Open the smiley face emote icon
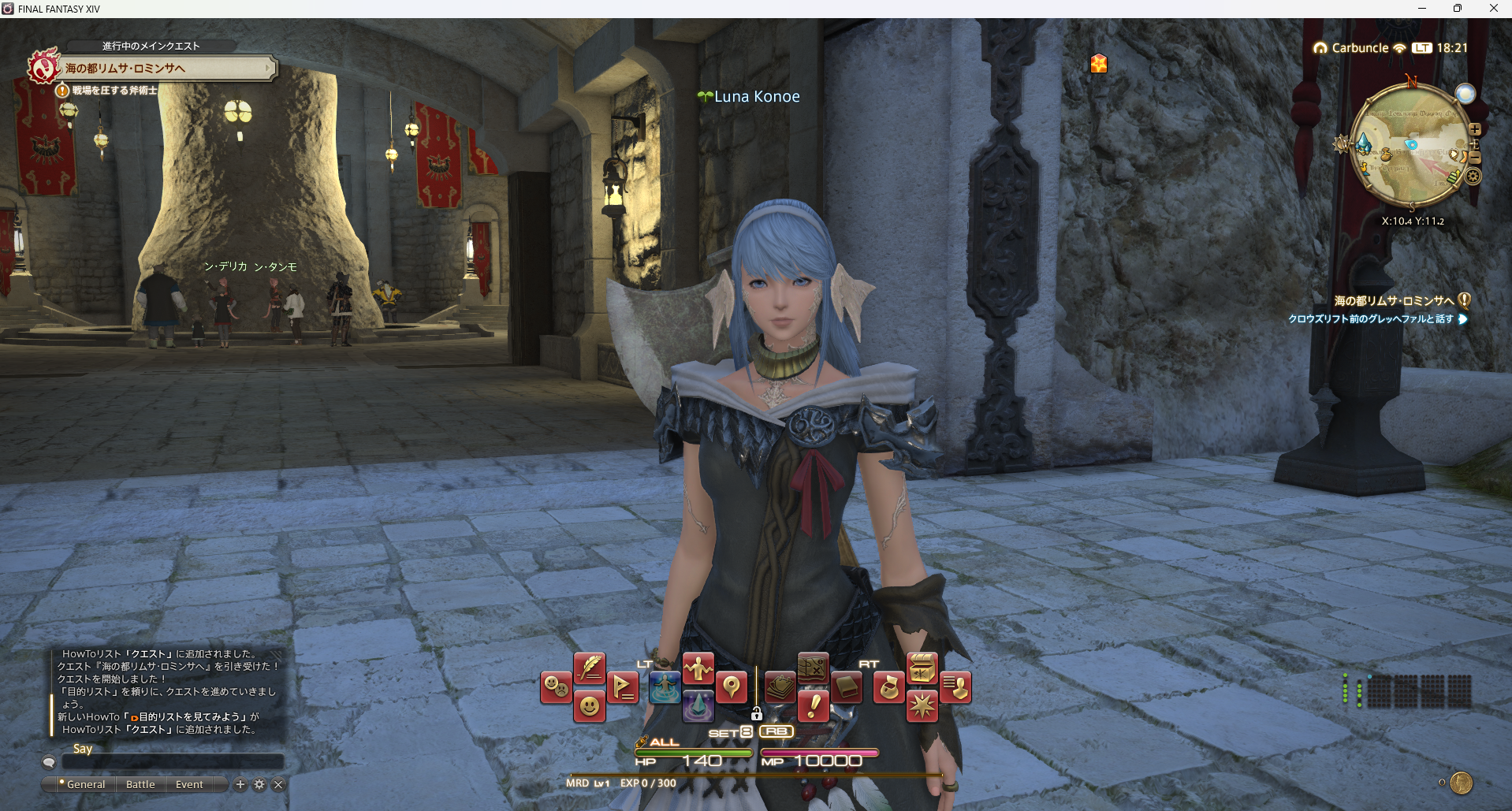This screenshot has width=1512, height=811. coord(589,706)
